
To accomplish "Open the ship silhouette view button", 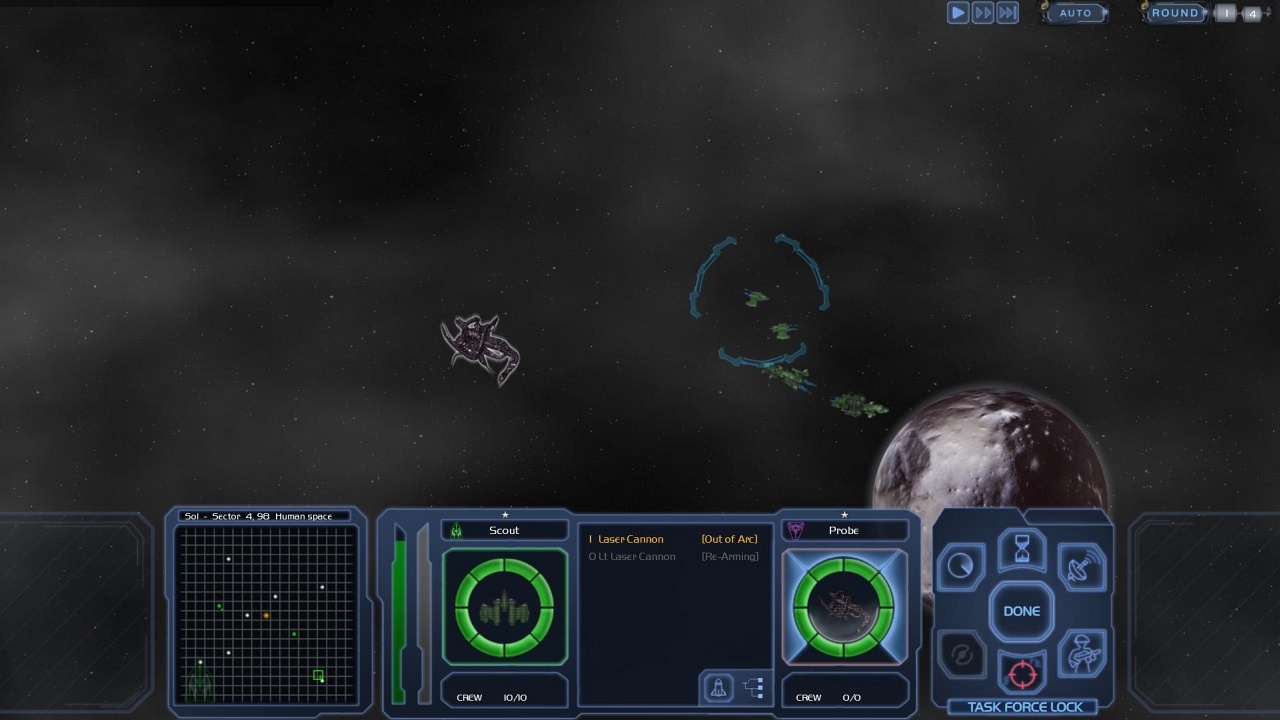I will [718, 687].
